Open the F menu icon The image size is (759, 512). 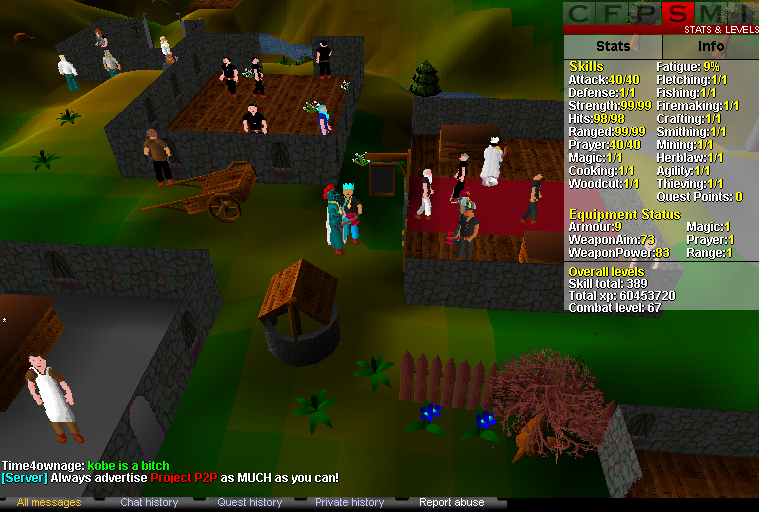pos(613,14)
